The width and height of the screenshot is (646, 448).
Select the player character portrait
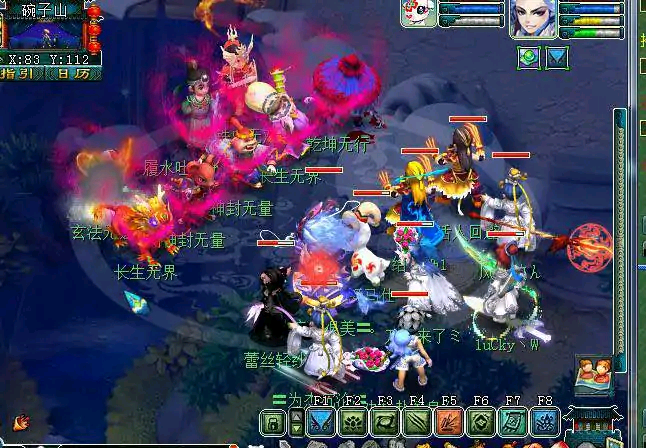pos(532,20)
